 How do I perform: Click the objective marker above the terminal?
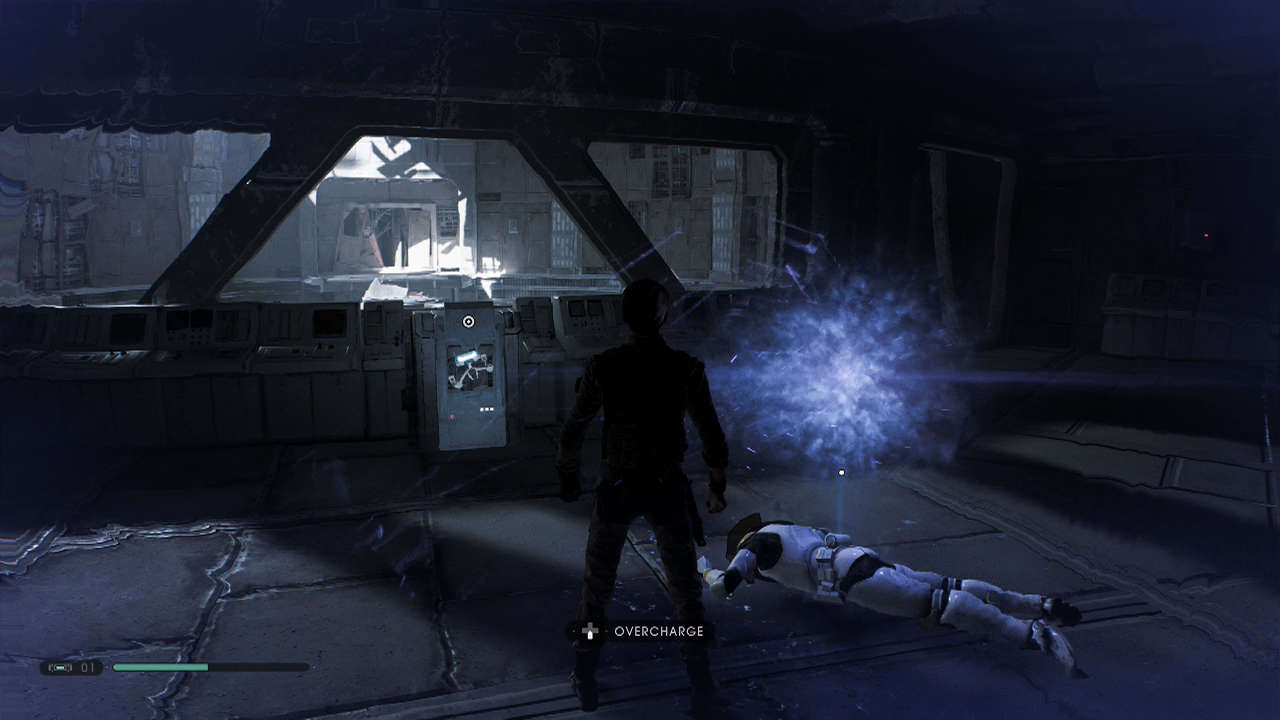(x=467, y=320)
